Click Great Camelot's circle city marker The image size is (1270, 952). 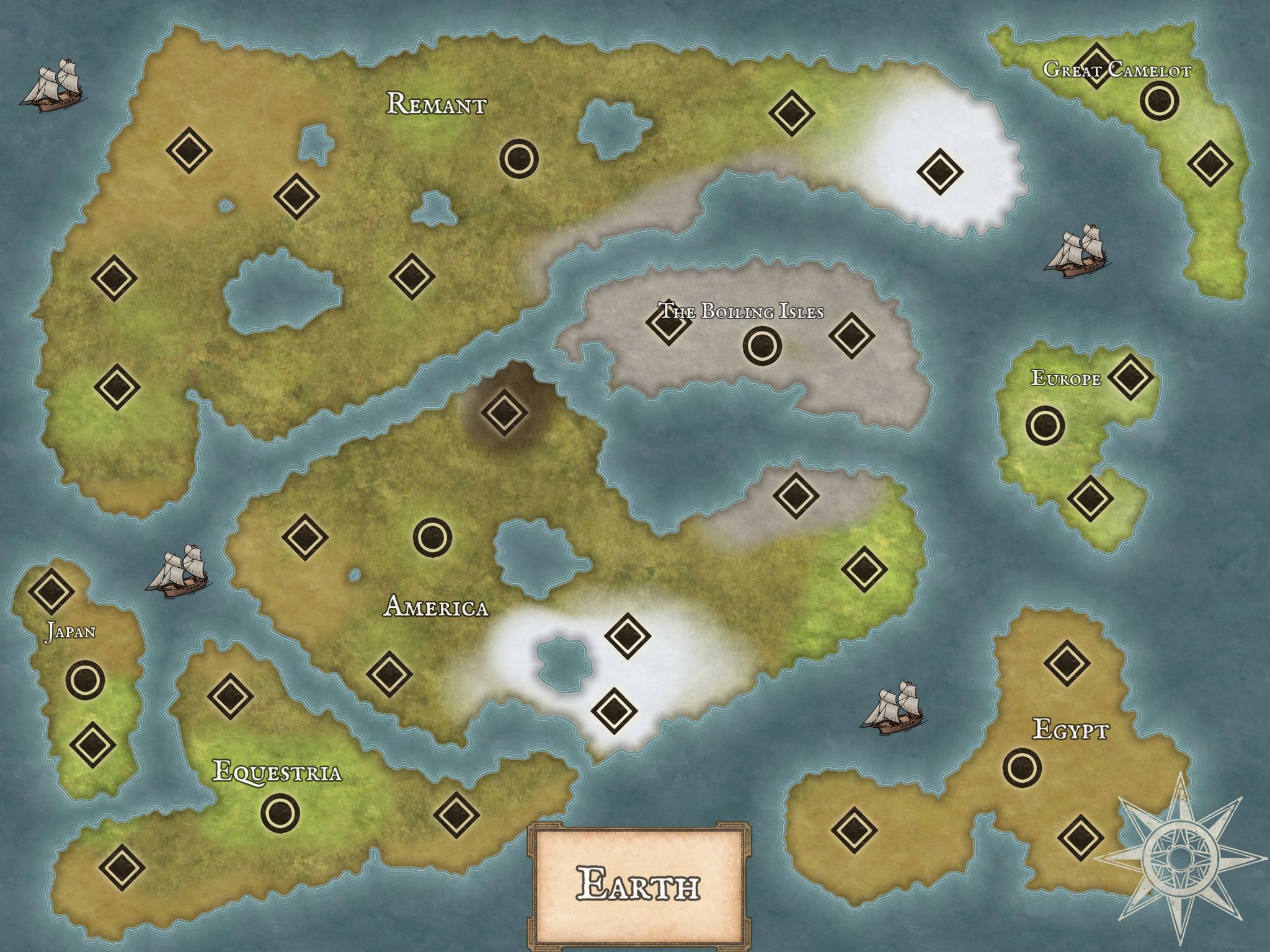point(1158,100)
